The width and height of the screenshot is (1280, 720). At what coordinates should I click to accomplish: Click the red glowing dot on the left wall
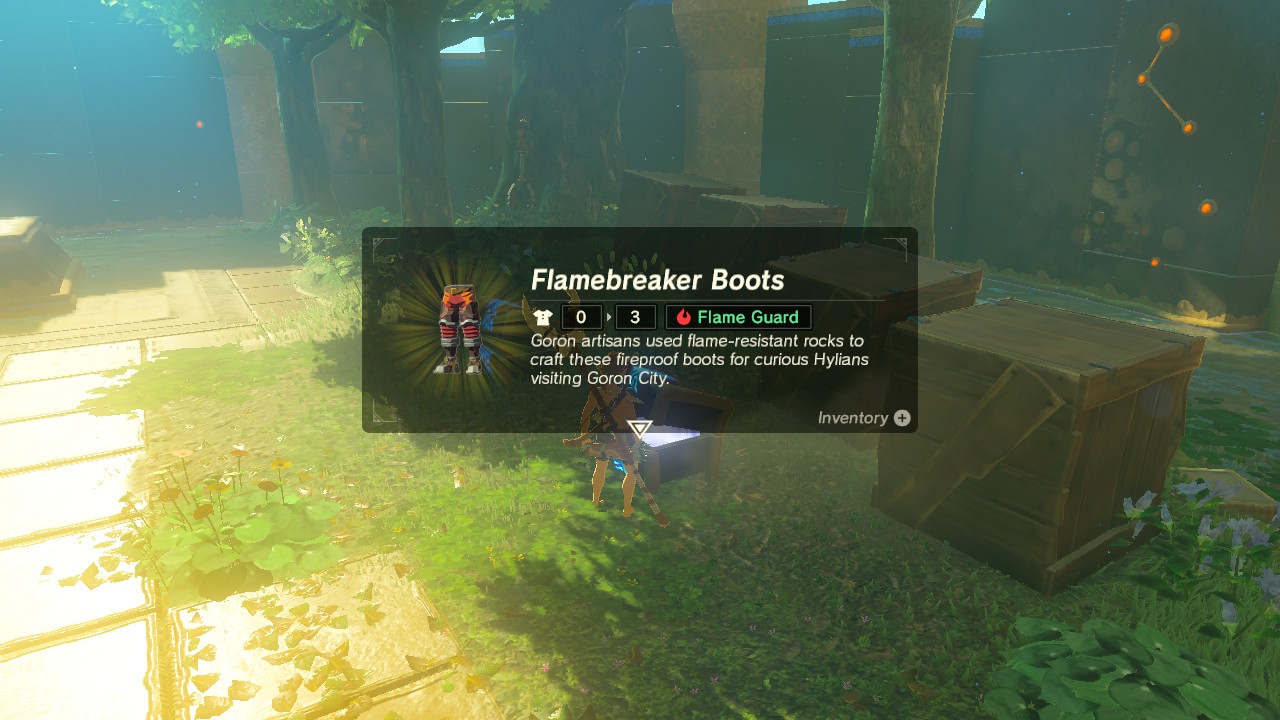tap(200, 123)
